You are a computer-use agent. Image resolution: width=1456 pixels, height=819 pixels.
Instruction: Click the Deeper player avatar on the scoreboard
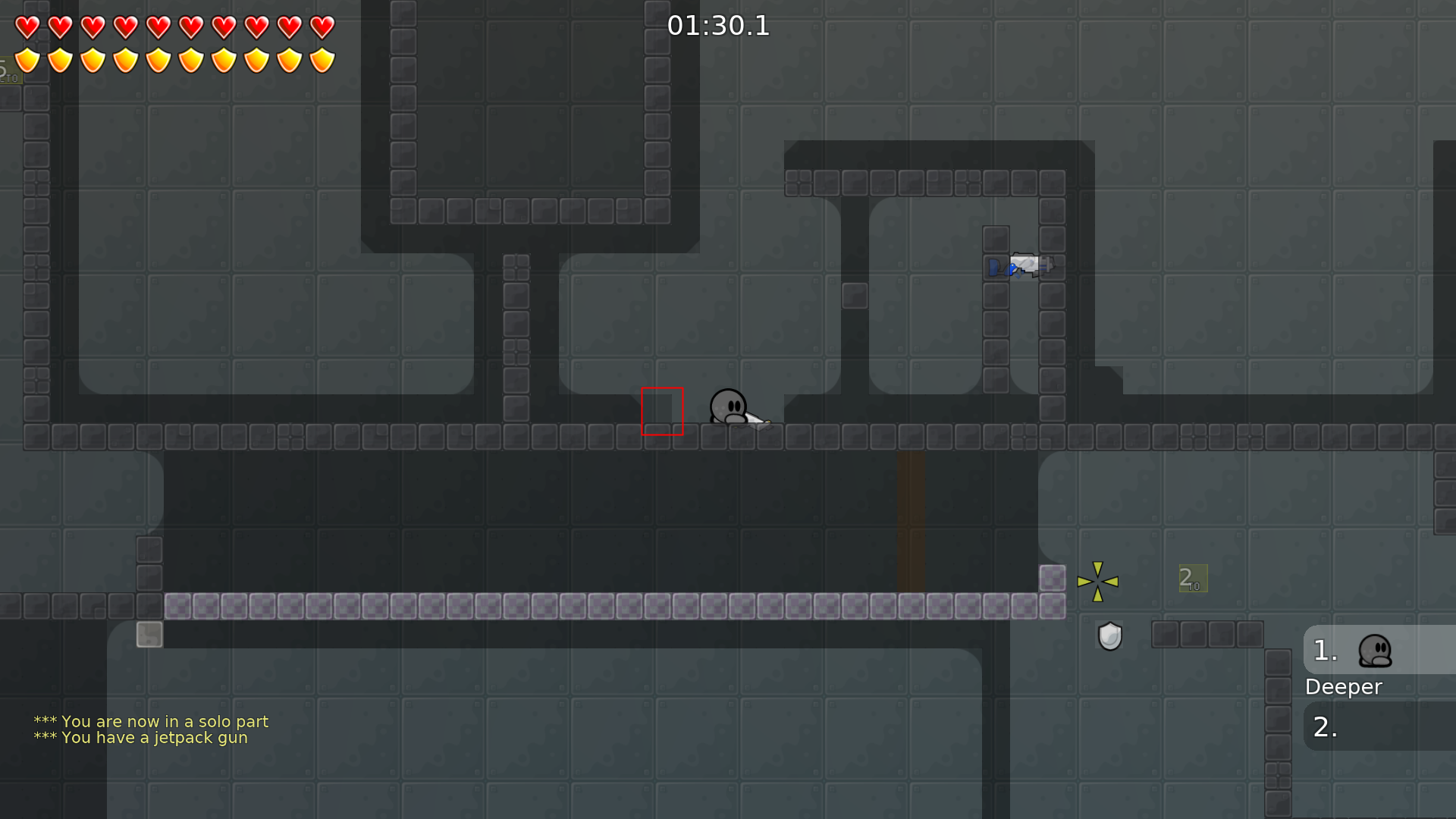[1376, 651]
